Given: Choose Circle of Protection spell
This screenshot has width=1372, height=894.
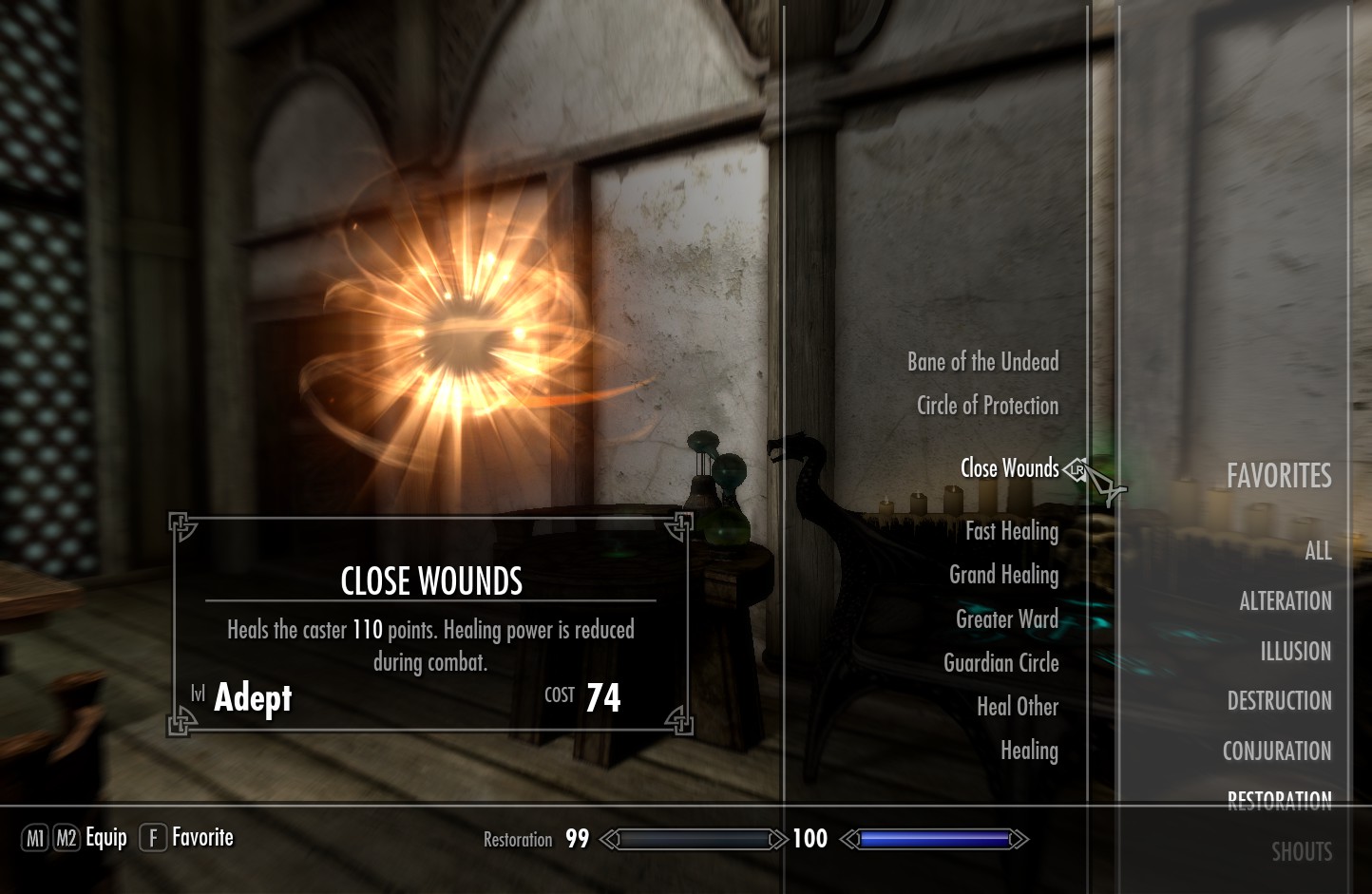Looking at the screenshot, I should [x=987, y=406].
